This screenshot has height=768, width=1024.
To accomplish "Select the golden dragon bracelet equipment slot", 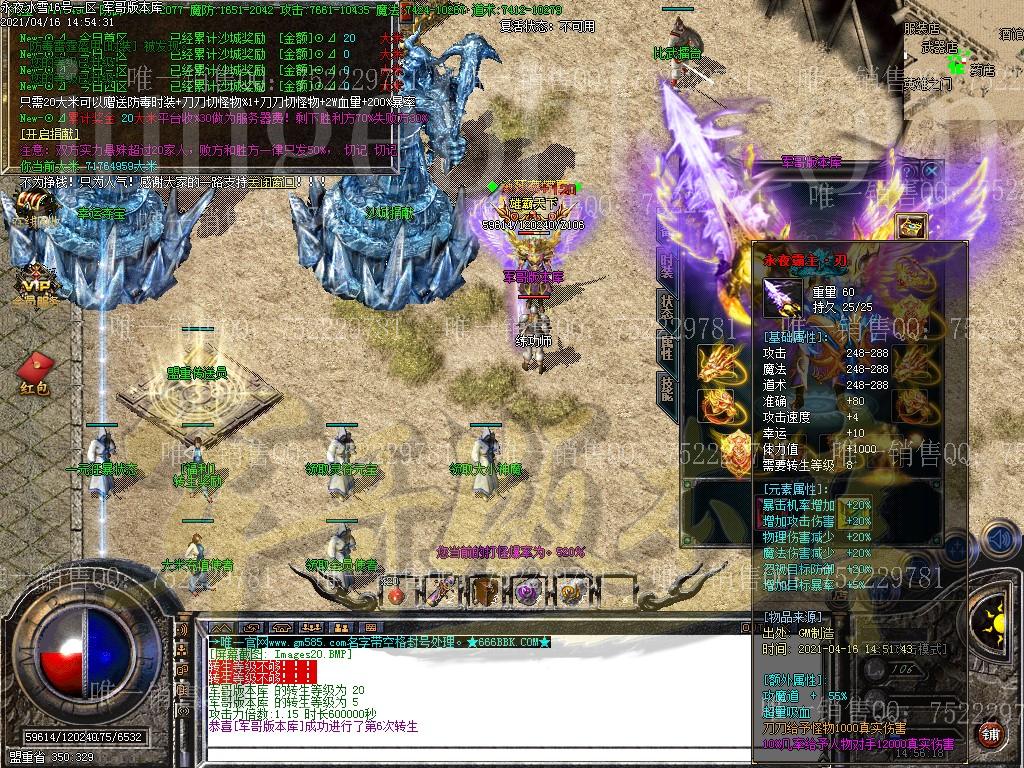I will 714,362.
